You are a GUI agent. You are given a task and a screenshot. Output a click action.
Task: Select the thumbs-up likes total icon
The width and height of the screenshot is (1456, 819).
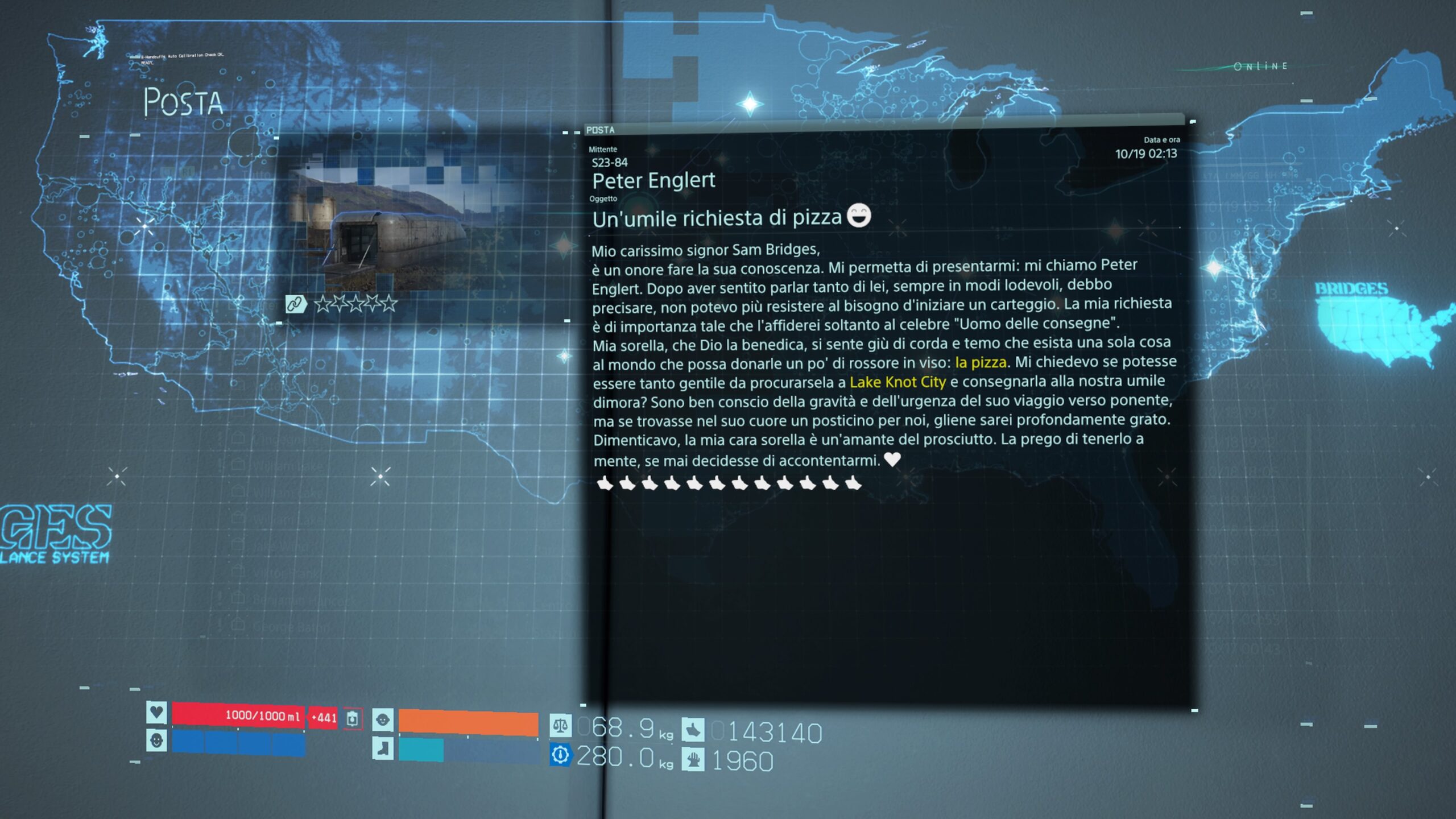coord(693,730)
